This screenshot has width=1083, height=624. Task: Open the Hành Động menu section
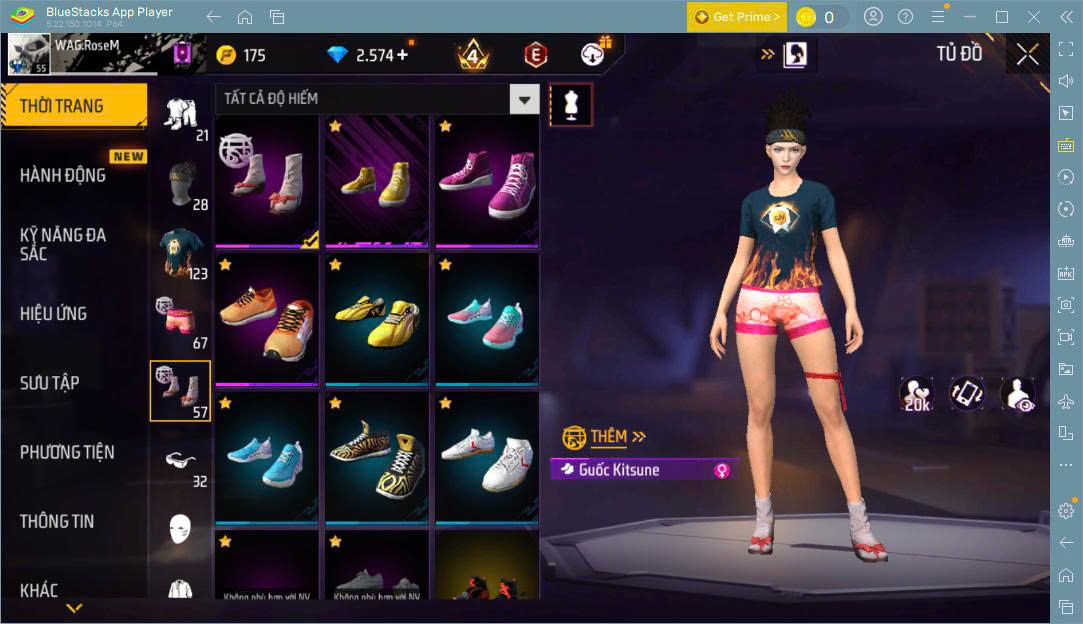click(63, 175)
